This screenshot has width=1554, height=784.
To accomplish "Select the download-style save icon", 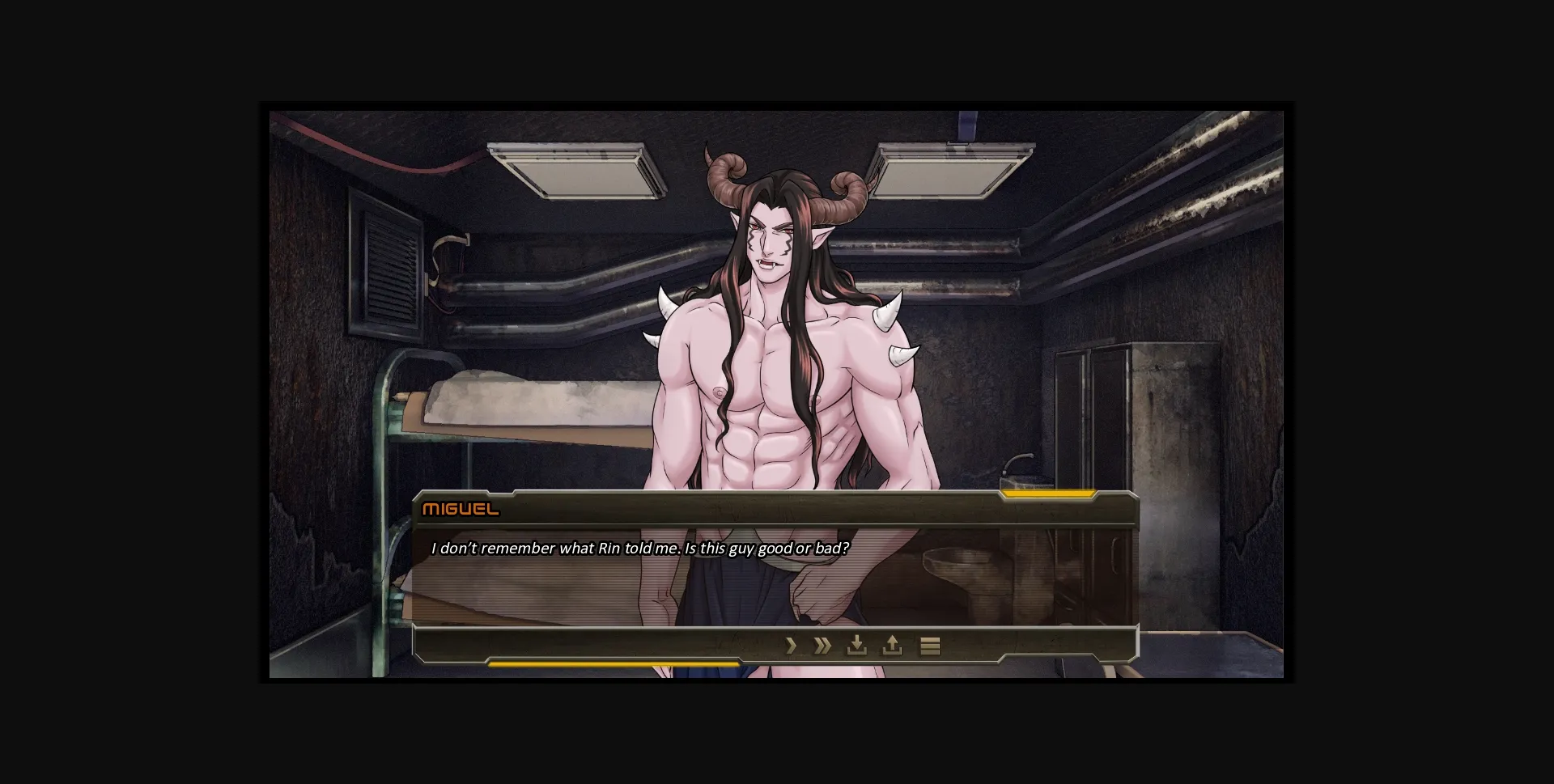I will coord(857,646).
